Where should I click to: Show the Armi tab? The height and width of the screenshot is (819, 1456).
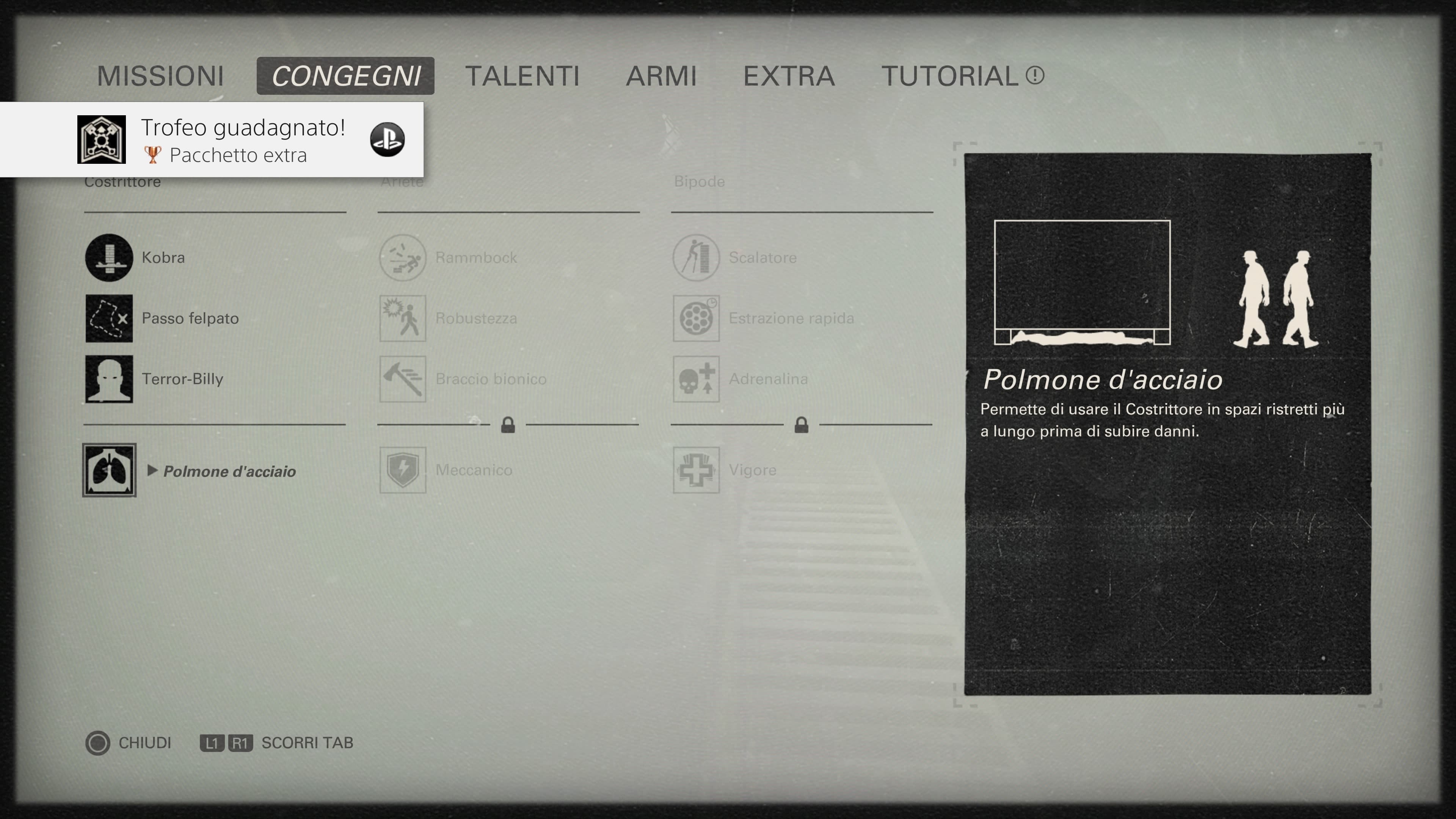661,76
